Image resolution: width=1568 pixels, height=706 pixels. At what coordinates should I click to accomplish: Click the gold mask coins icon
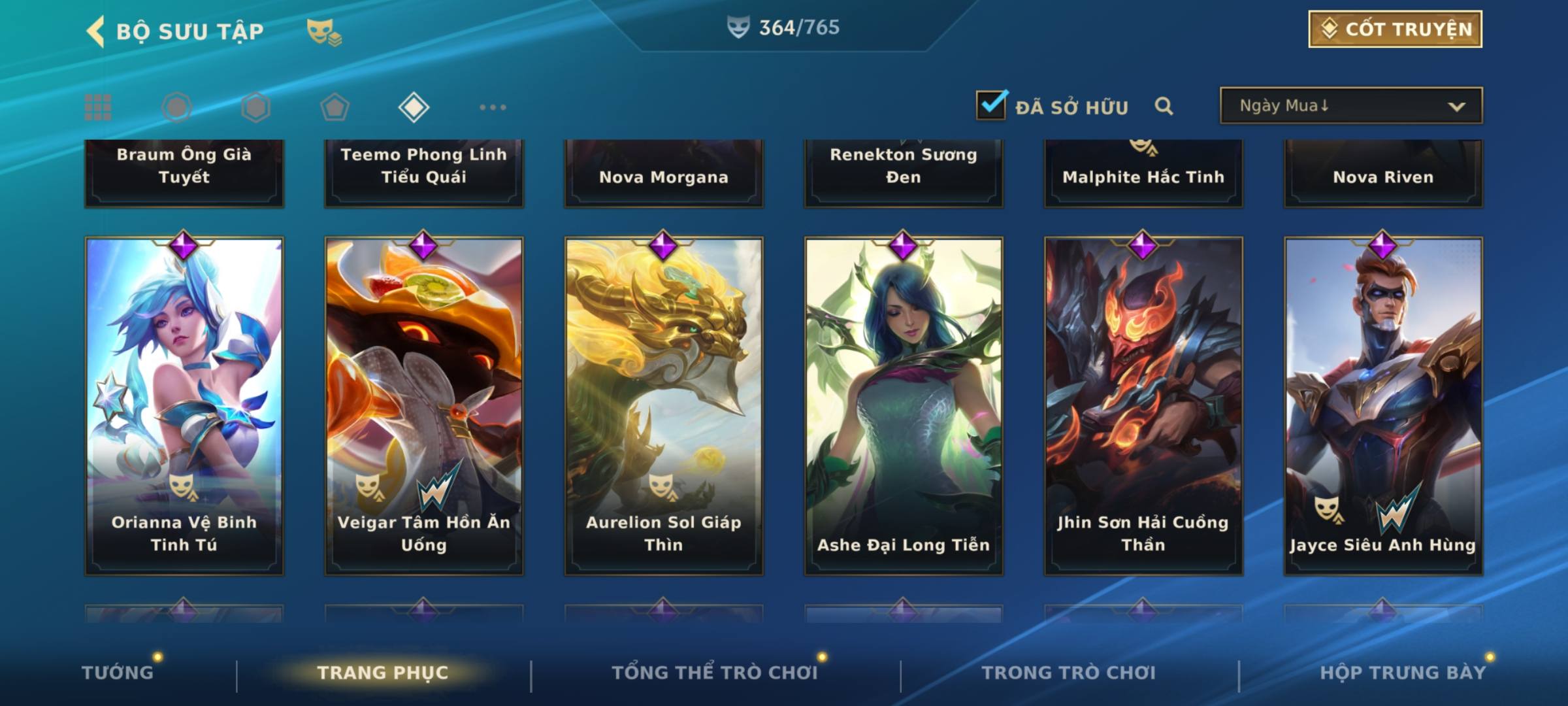[324, 32]
